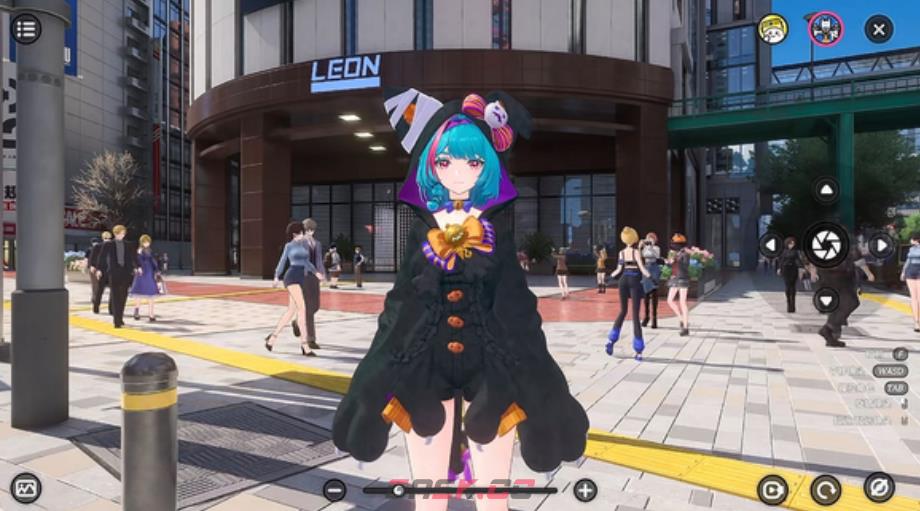Open the photo gallery icon
Screen dimensions: 920x511
(x=26, y=487)
